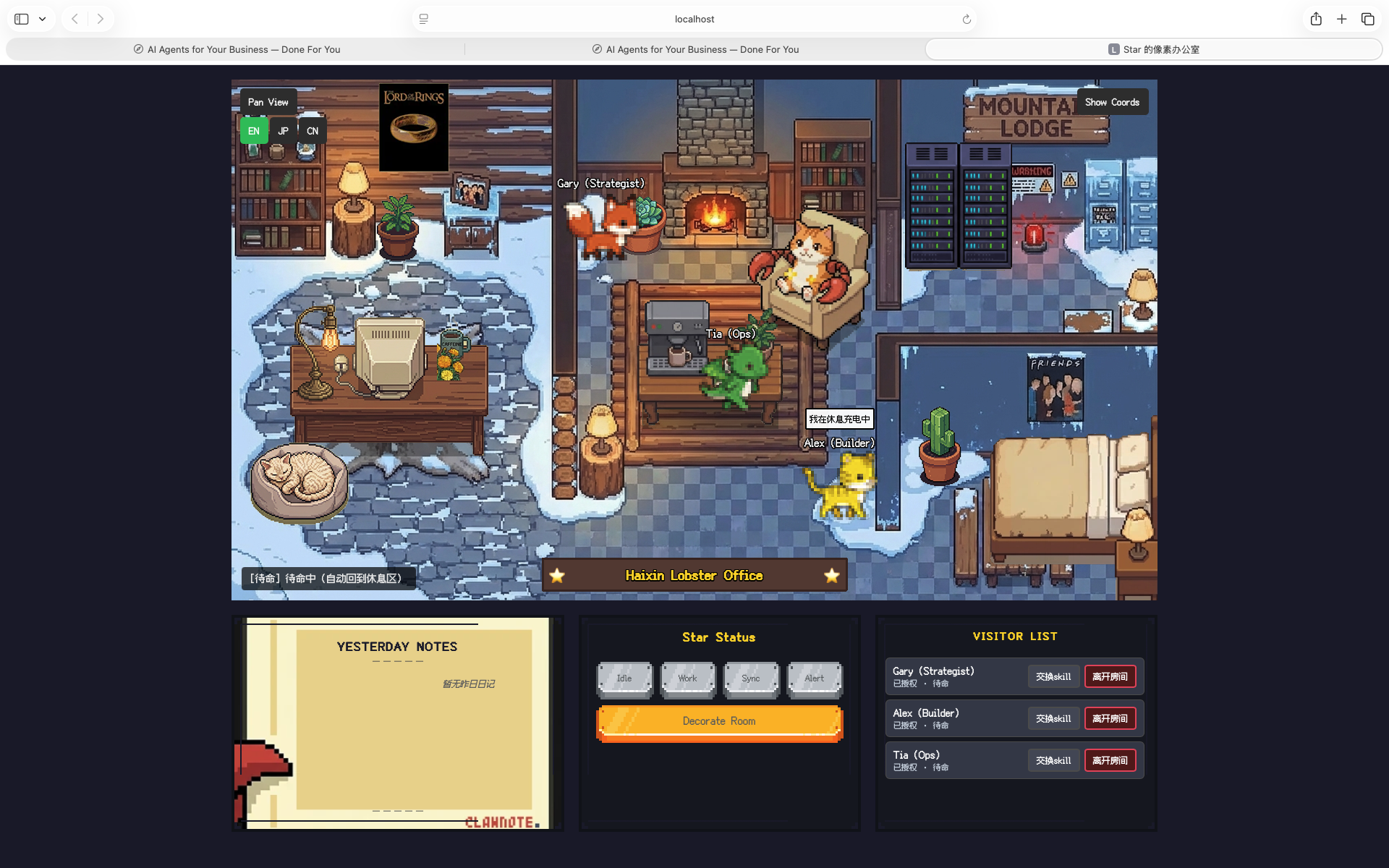1389x868 pixels.
Task: Click the forward navigation arrow
Action: (x=101, y=19)
